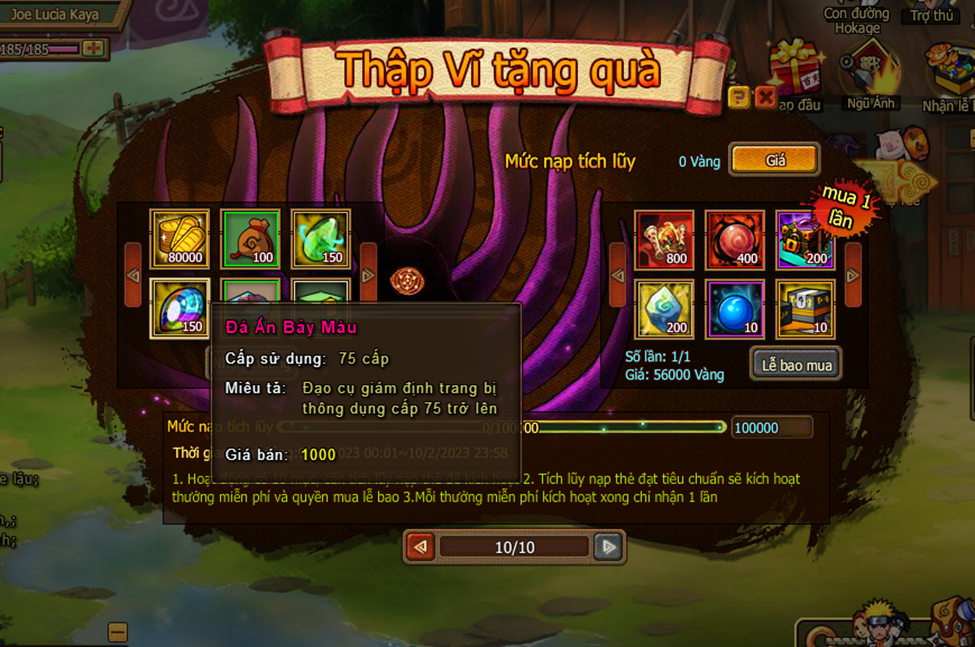This screenshot has height=647, width=975.
Task: Pick the blue orb item with 10
Action: (734, 308)
